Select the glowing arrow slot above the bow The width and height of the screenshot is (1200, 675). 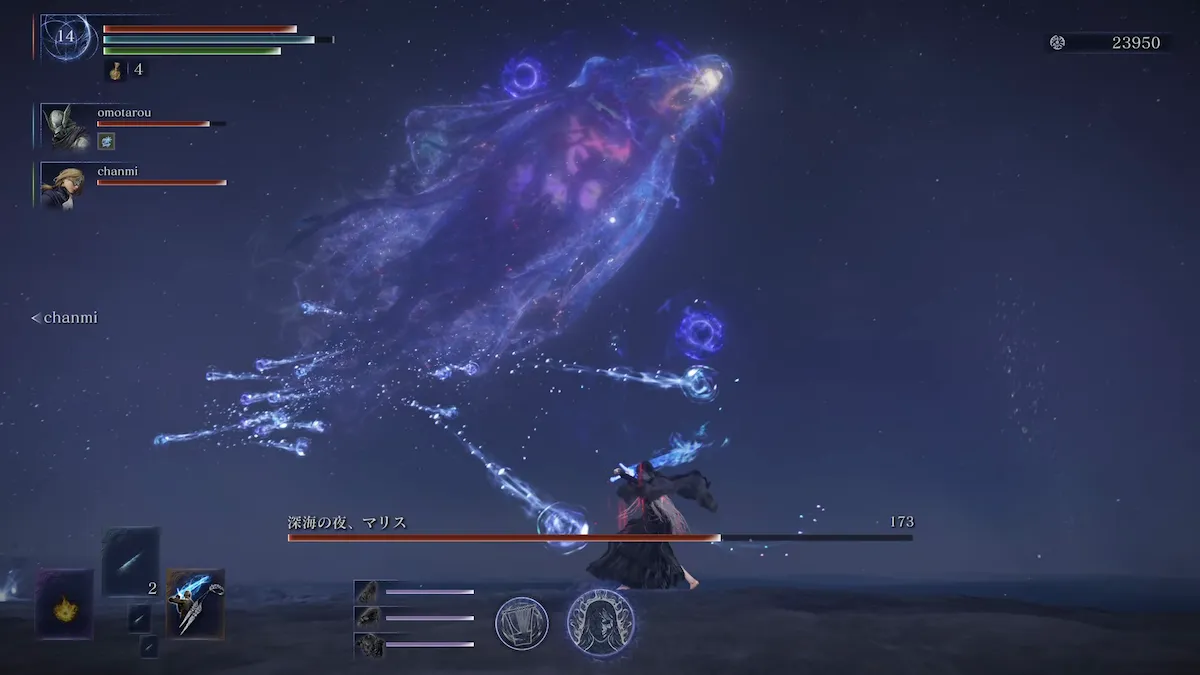tap(130, 562)
